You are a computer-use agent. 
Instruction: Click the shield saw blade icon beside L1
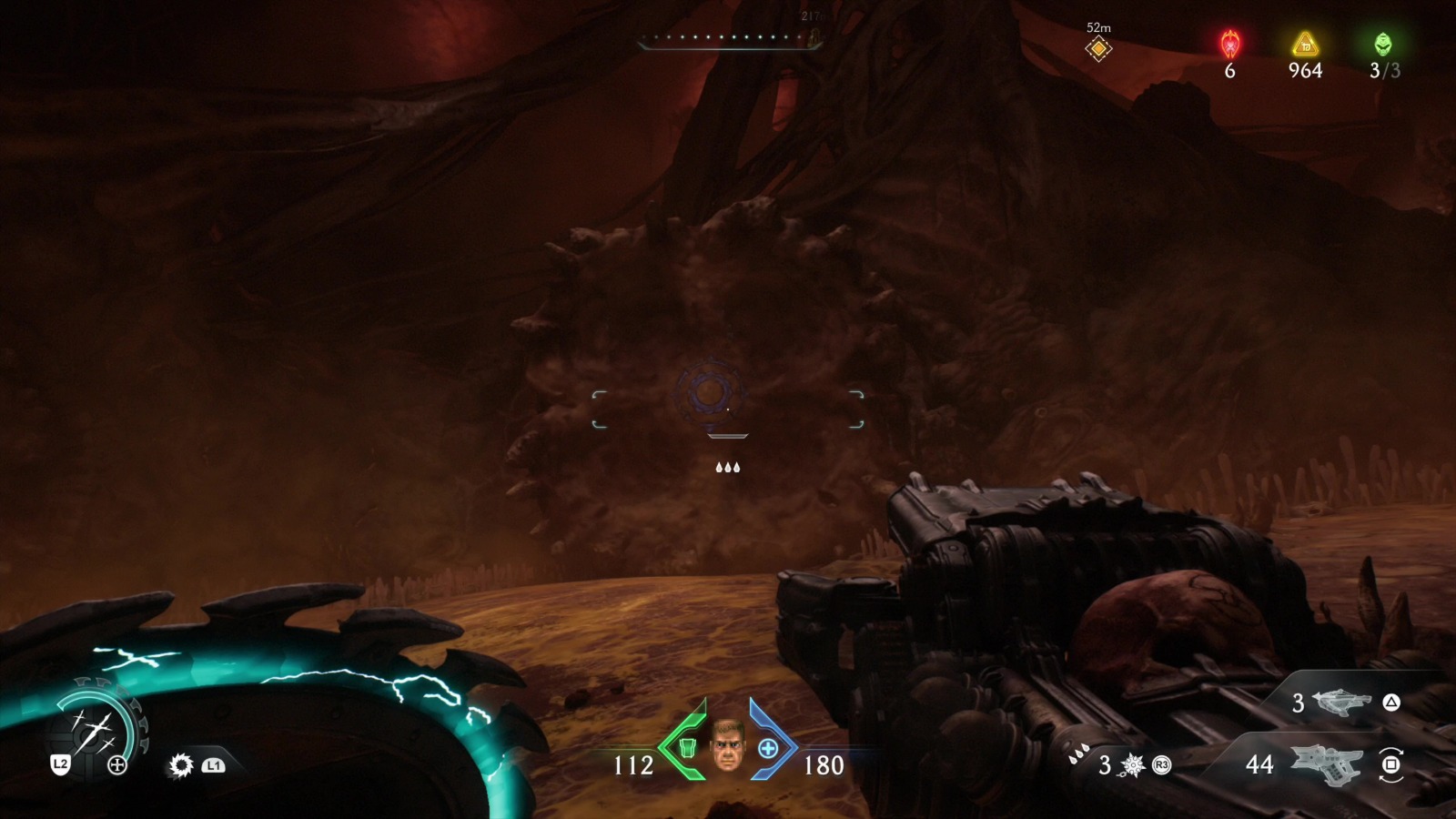point(178,764)
